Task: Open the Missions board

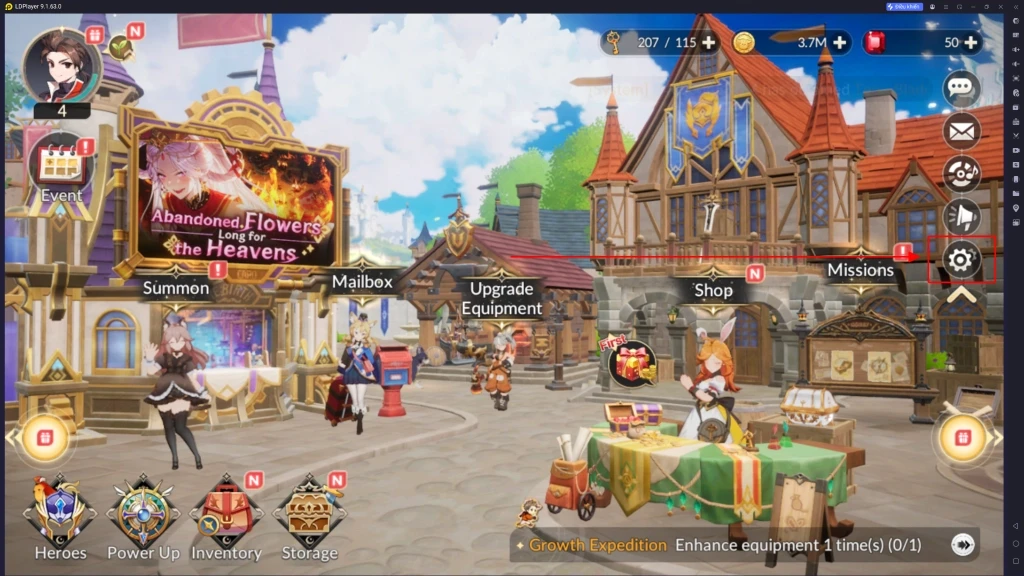Action: (860, 270)
